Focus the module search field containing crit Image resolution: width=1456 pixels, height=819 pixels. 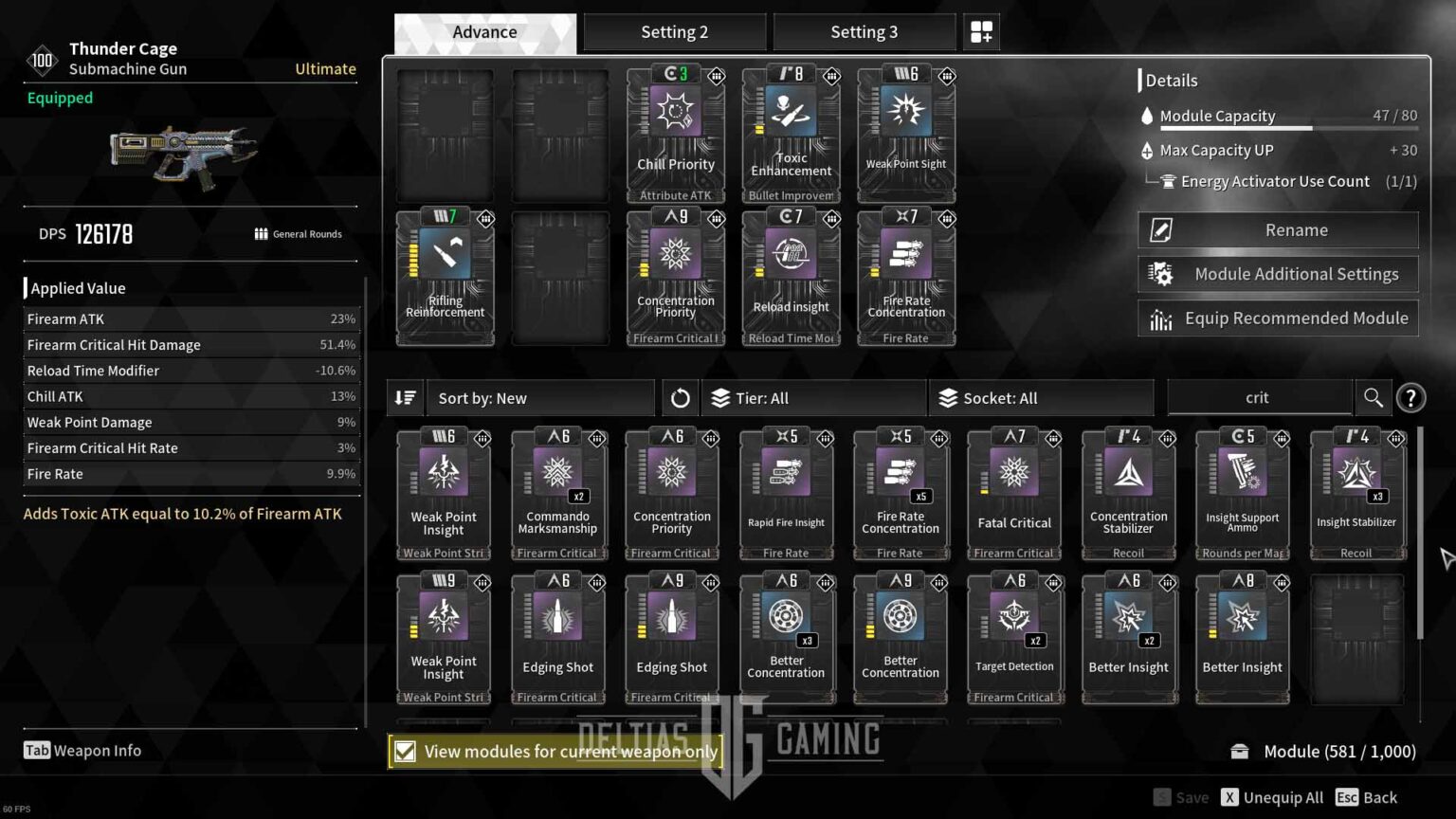1258,398
